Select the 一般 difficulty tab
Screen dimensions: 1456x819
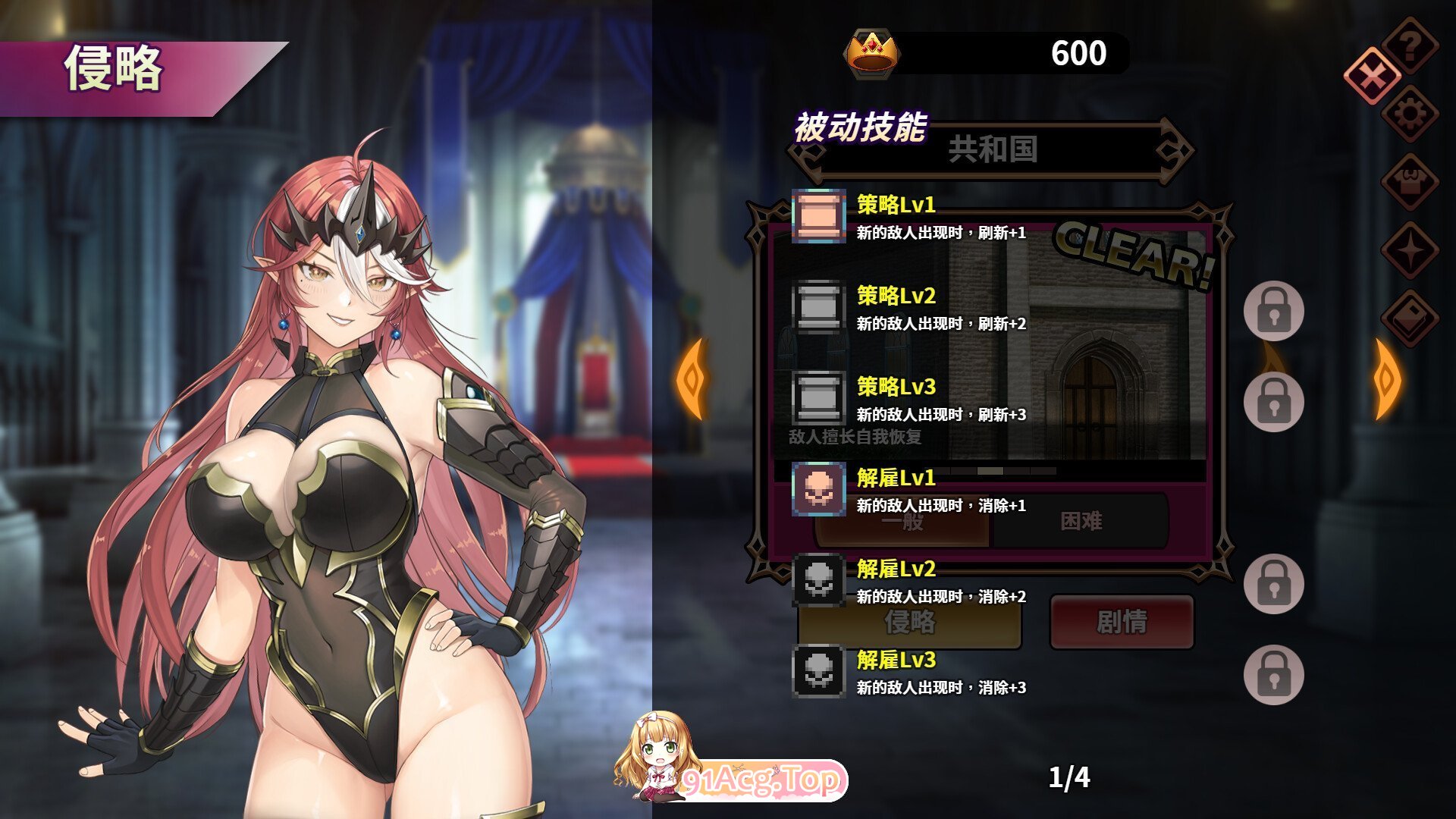(902, 522)
